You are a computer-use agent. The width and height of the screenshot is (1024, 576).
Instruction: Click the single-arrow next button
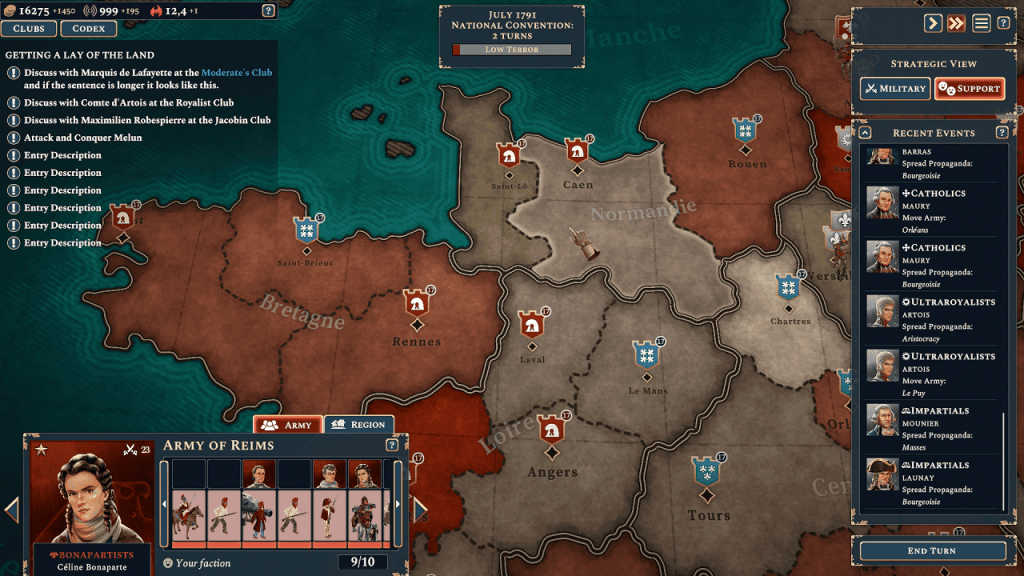932,23
